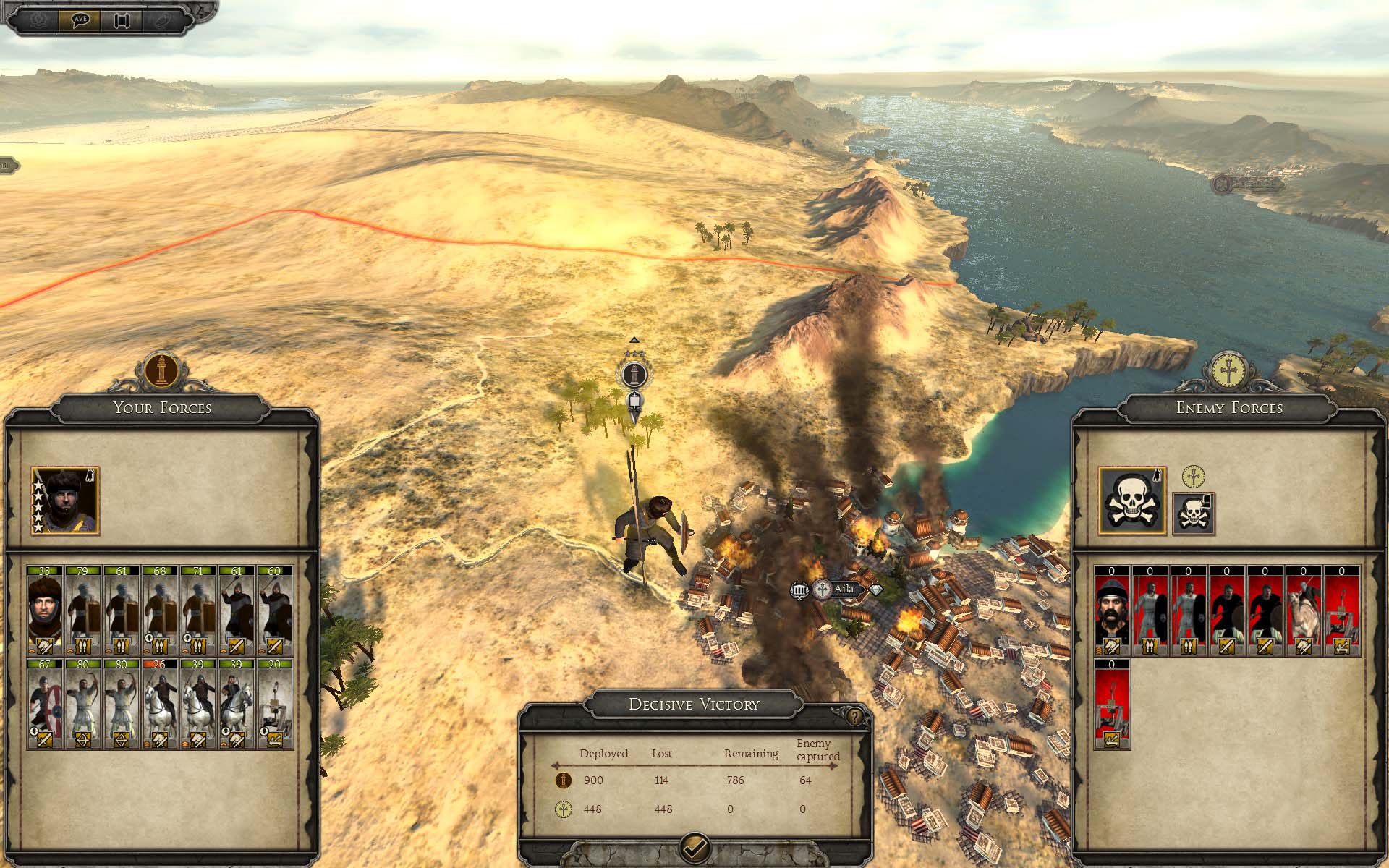Click the large skull enemy commander portrait
1389x868 pixels.
pyautogui.click(x=1132, y=501)
